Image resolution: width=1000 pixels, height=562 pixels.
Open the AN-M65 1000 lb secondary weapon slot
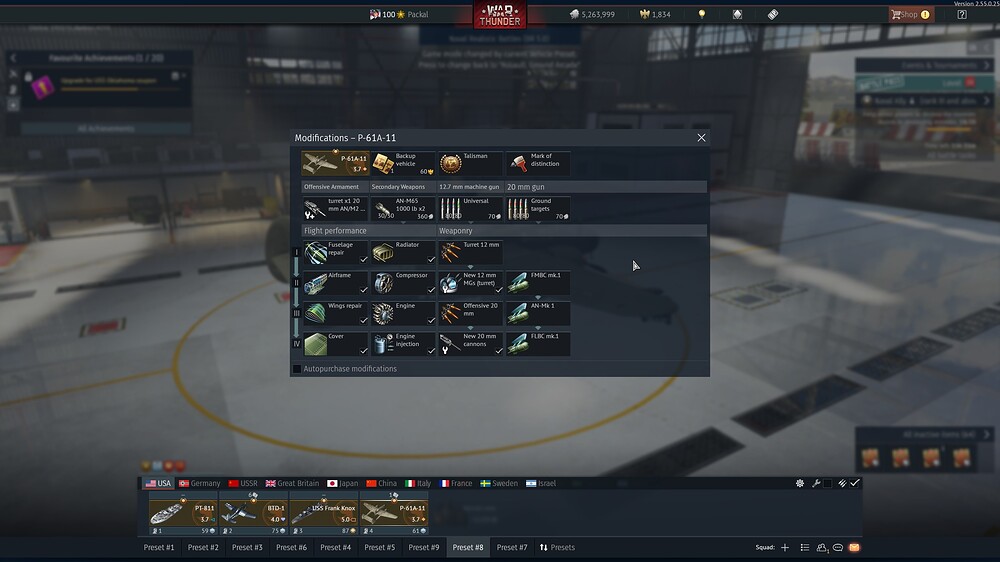point(403,208)
